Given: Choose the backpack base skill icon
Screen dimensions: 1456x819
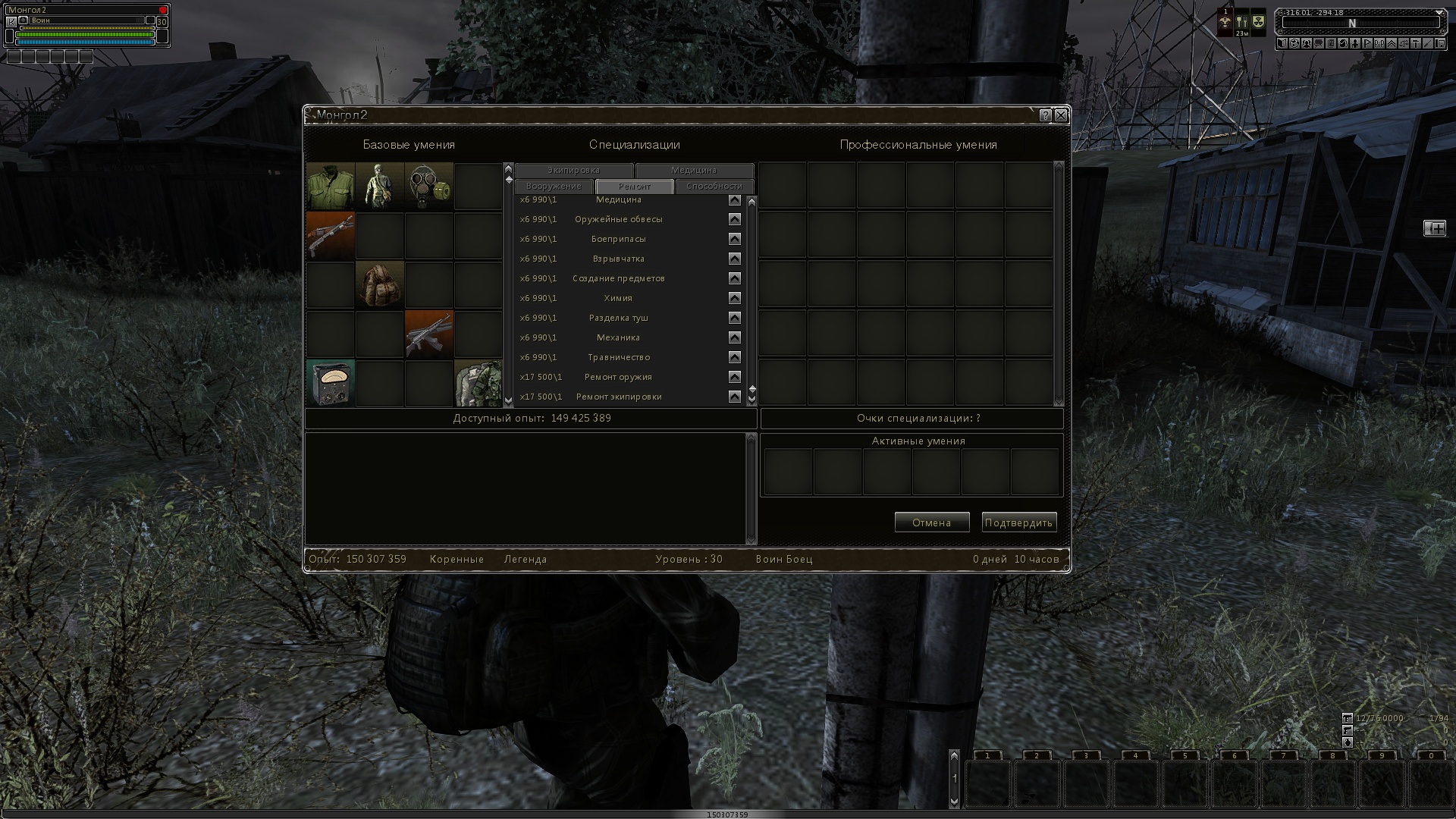Looking at the screenshot, I should tap(380, 284).
